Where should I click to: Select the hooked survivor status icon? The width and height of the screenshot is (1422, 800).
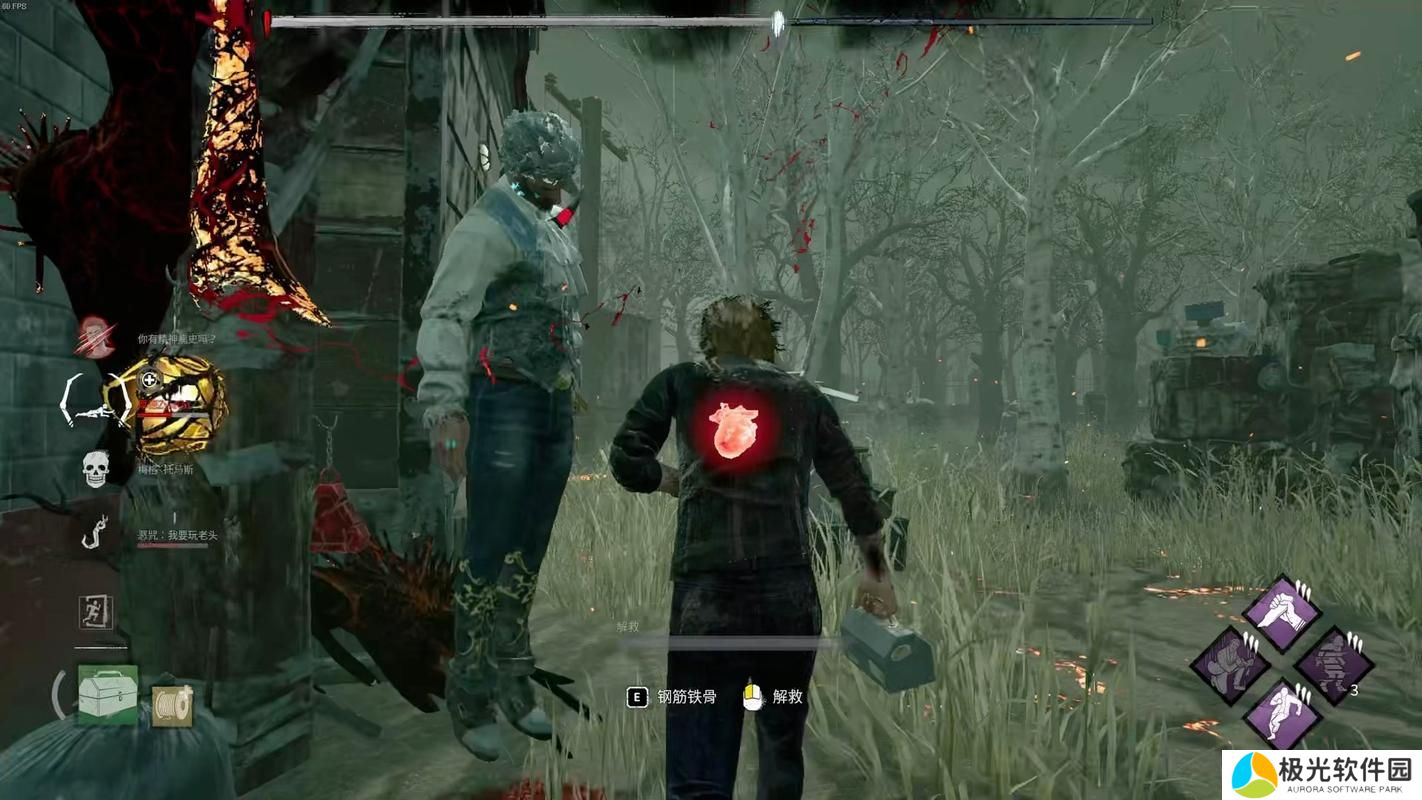point(95,533)
